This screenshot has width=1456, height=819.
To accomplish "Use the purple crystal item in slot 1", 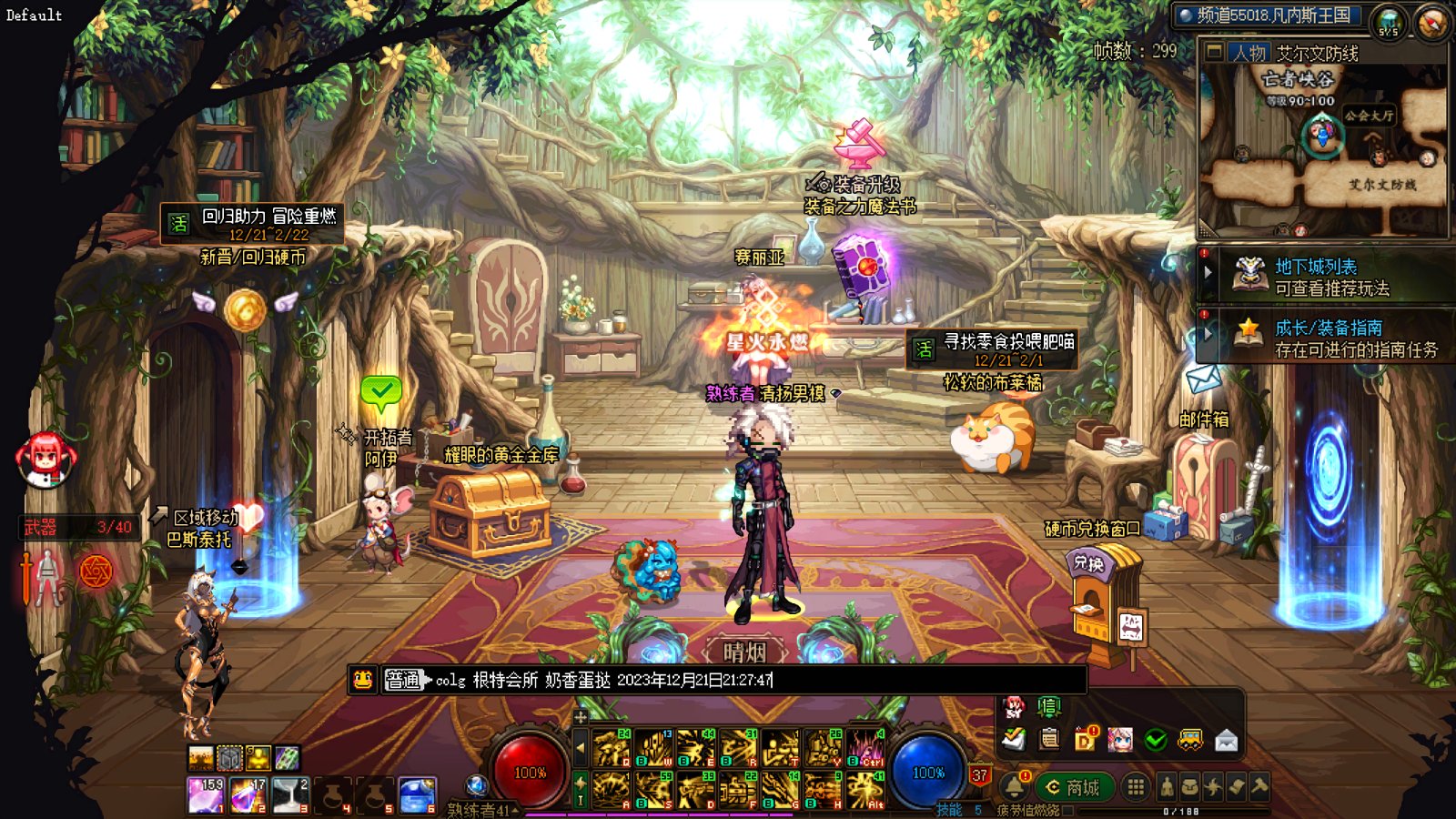I will [206, 794].
